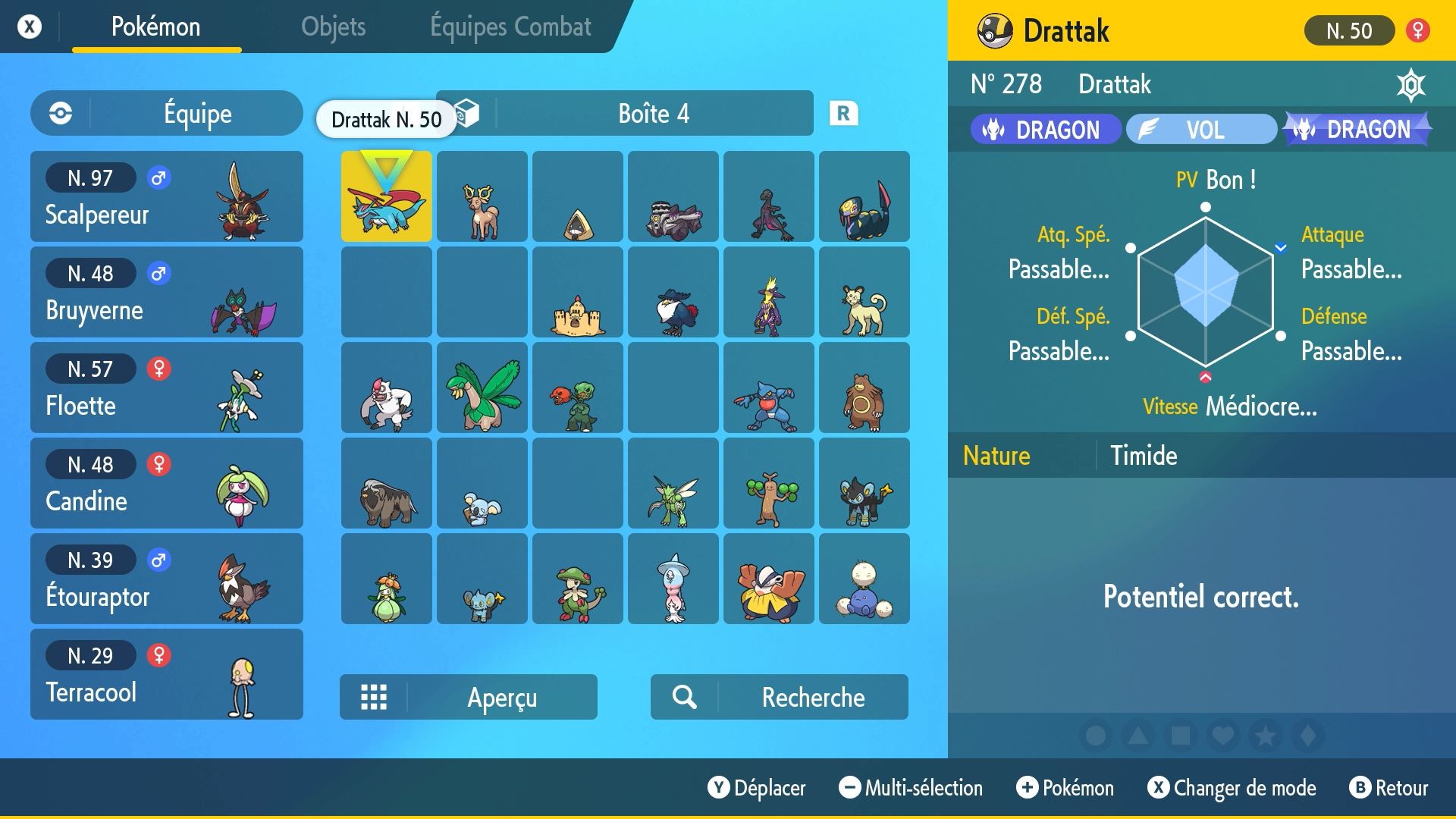Click the male gender icon beside Scalpereur

(160, 177)
